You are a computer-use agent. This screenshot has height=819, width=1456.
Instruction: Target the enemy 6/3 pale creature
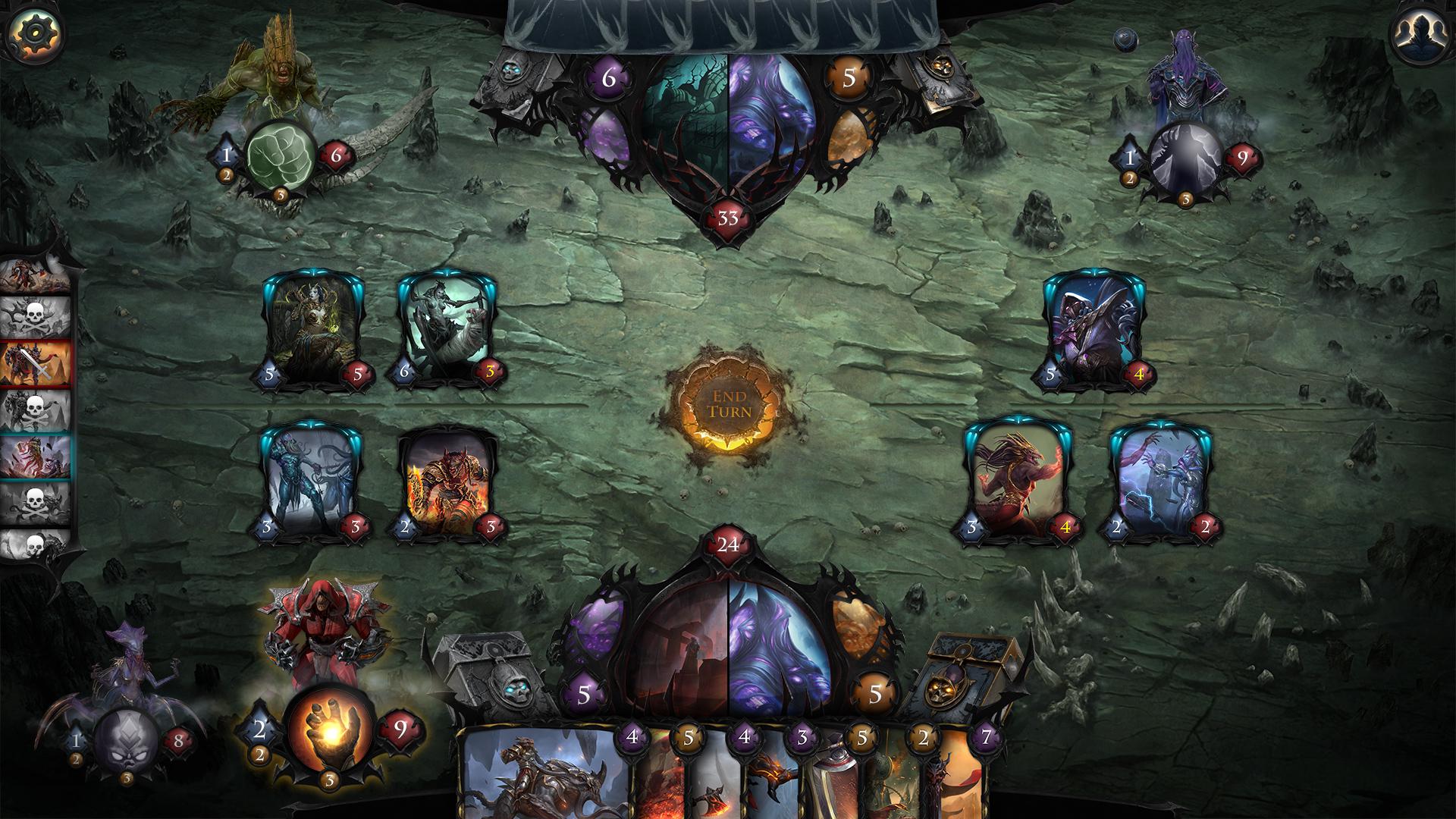pyautogui.click(x=448, y=330)
